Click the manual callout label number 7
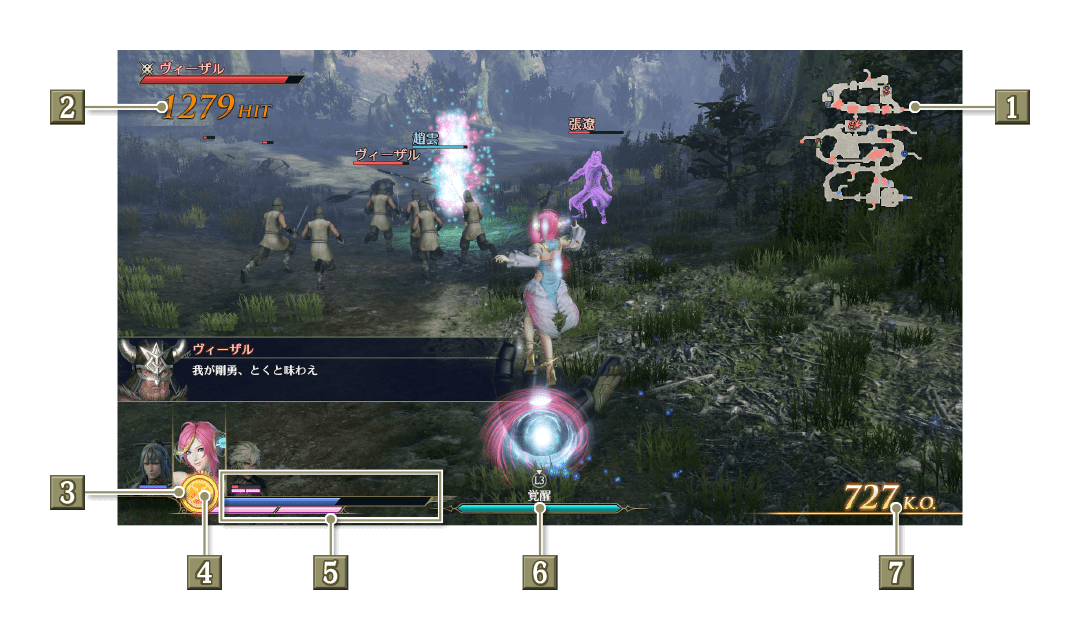1080x640 pixels. pos(896,572)
